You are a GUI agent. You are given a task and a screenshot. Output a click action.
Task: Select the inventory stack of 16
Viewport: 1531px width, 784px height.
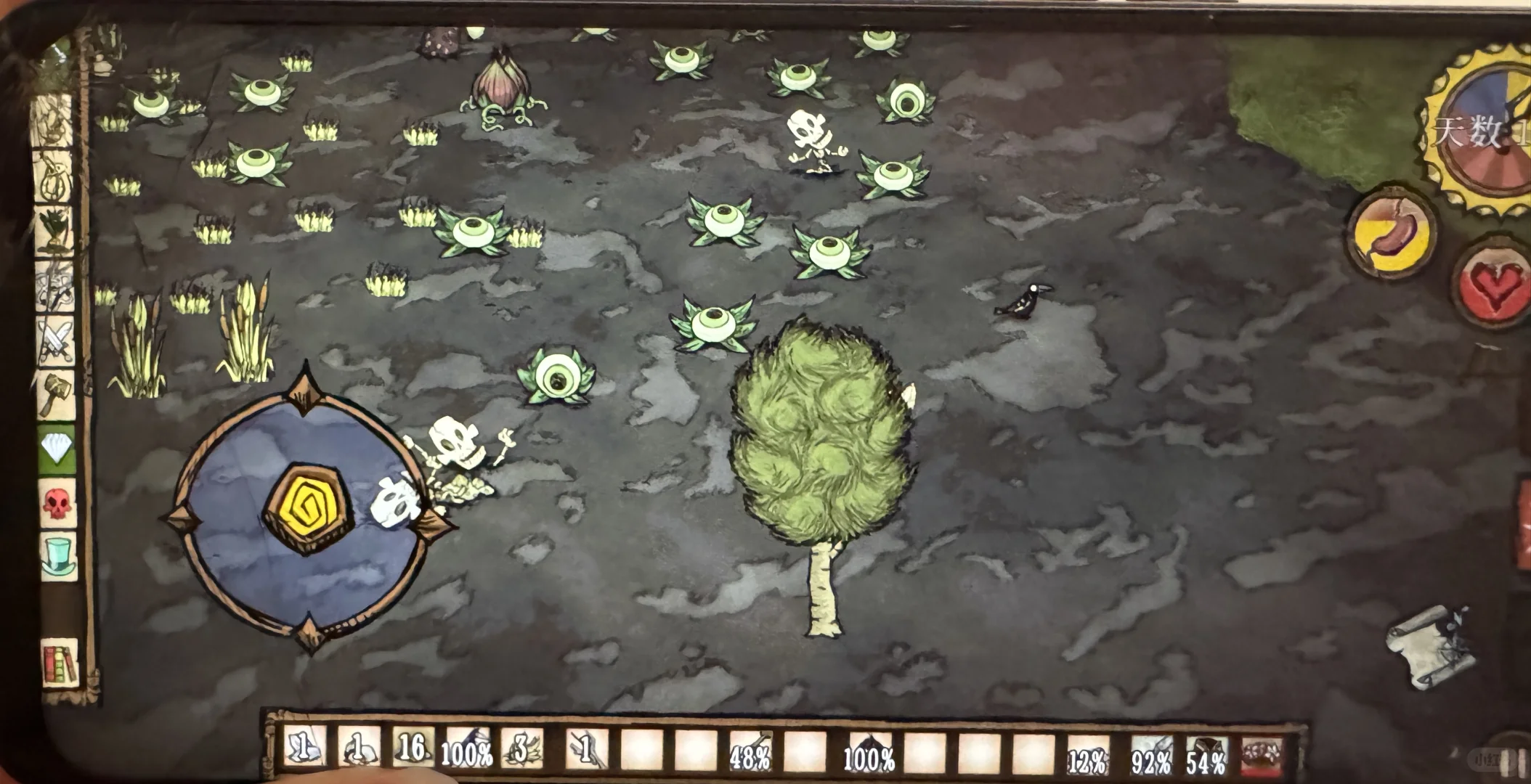pos(413,748)
